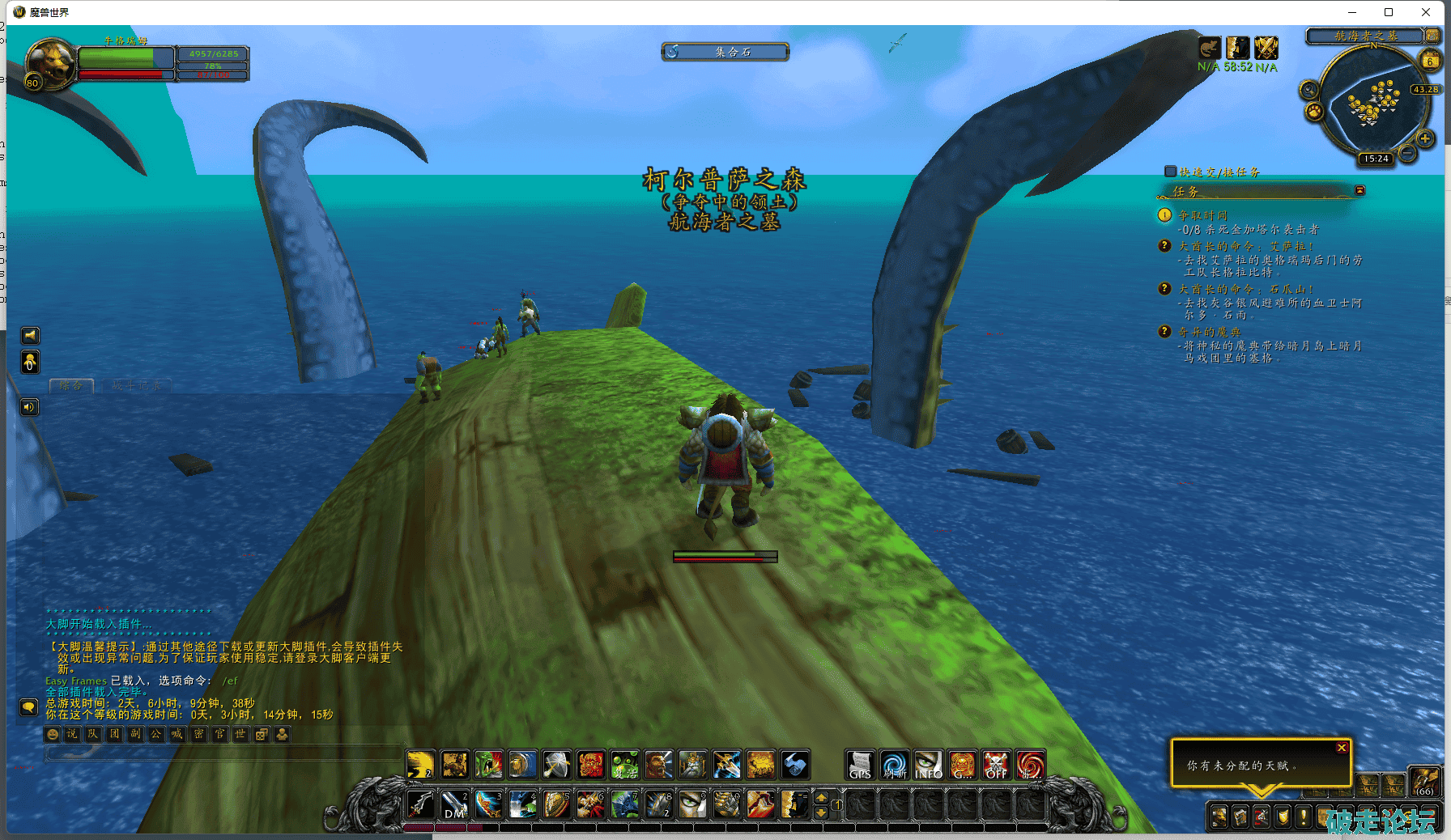This screenshot has width=1451, height=840.
Task: Open the emote smiley chat button
Action: (53, 734)
